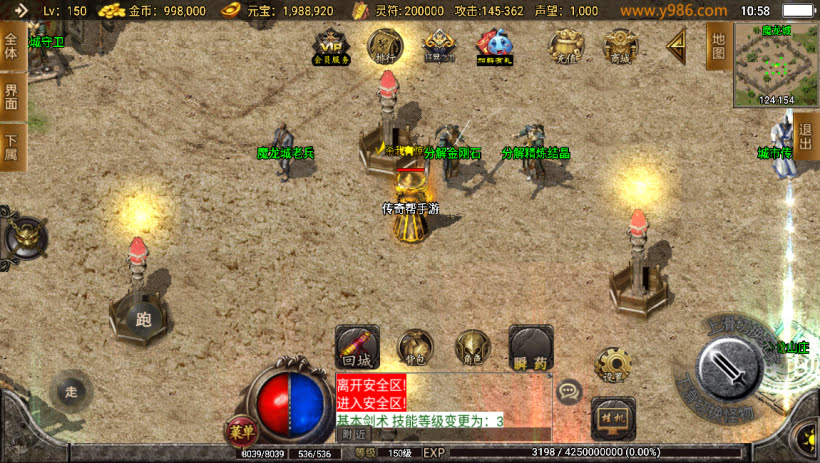Viewport: 820px width, 463px height.
Task: Tap the 退出 exit button
Action: pos(806,136)
